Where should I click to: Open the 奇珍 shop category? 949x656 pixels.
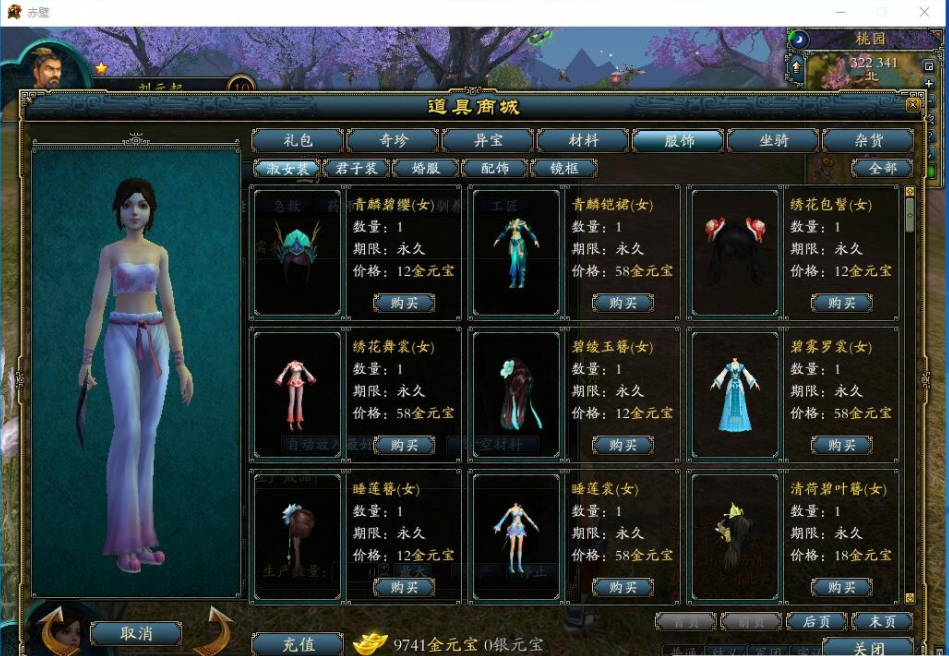click(393, 141)
